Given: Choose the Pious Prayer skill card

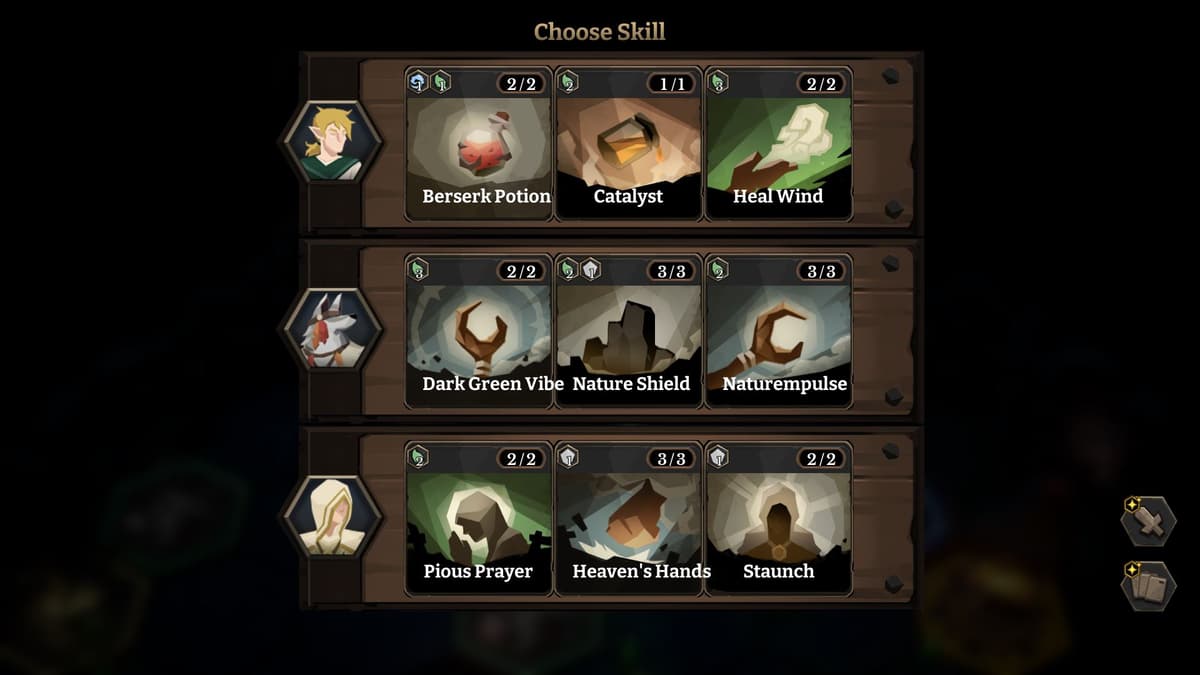Looking at the screenshot, I should [x=479, y=519].
